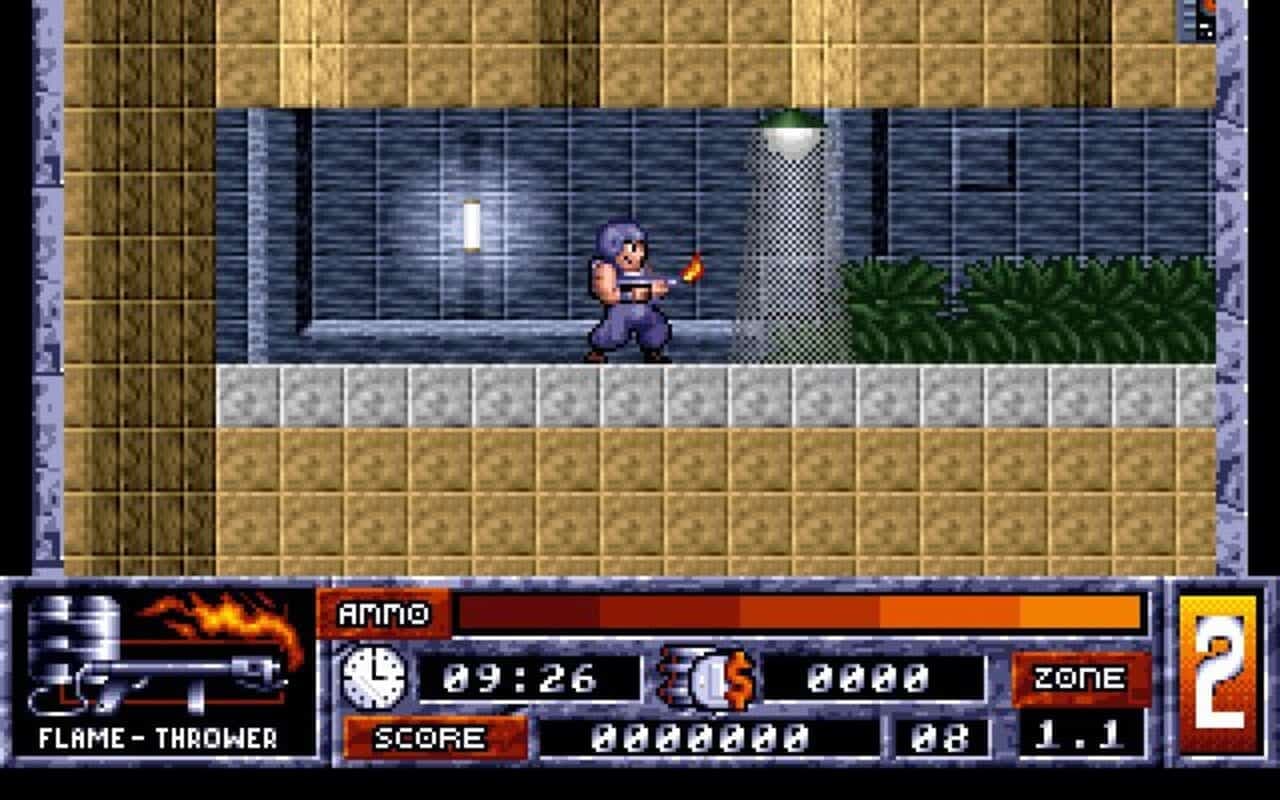Image resolution: width=1280 pixels, height=800 pixels.
Task: Toggle the AMMO label plate
Action: (x=381, y=614)
